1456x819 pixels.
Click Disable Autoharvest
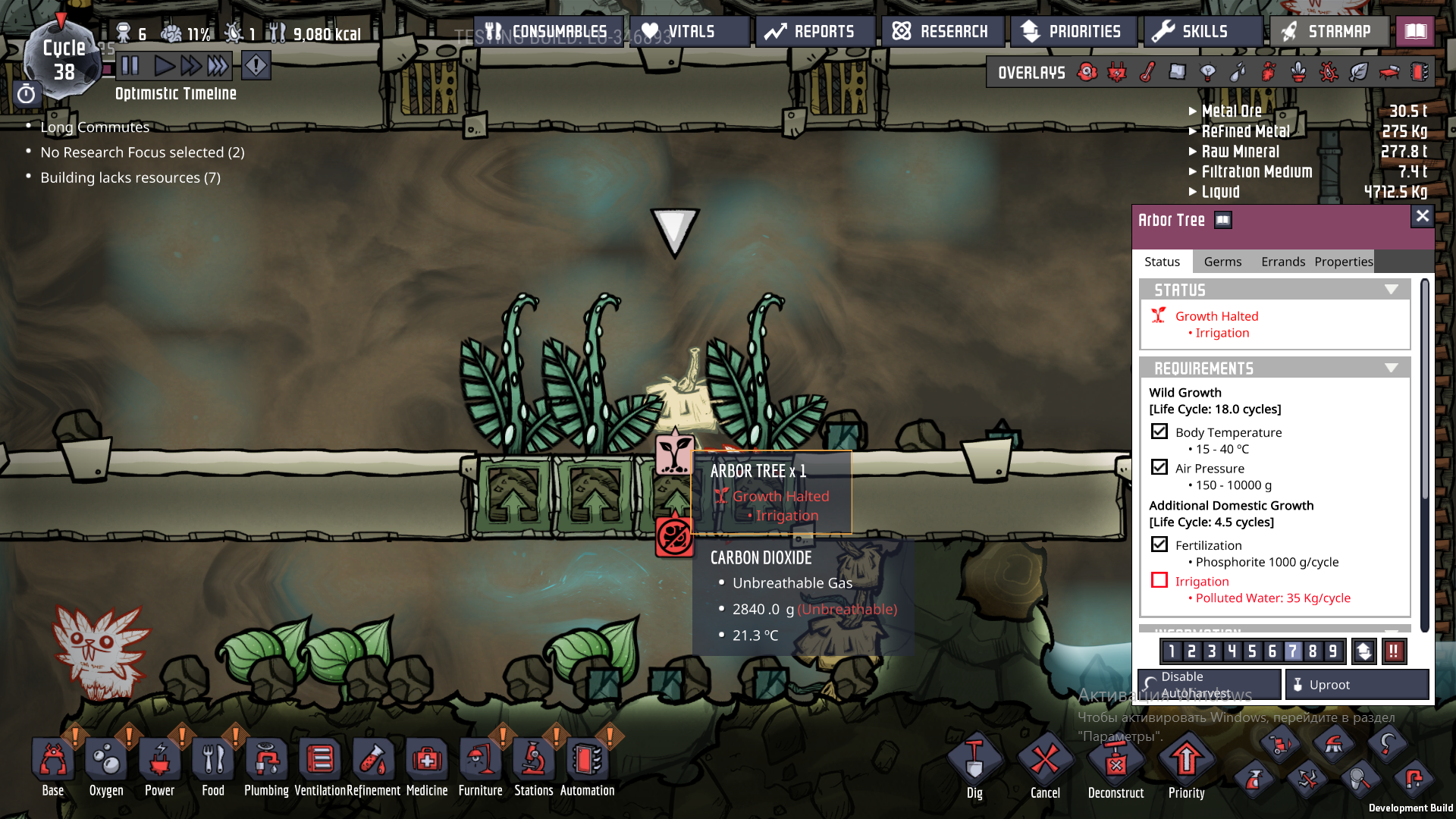coord(1208,683)
